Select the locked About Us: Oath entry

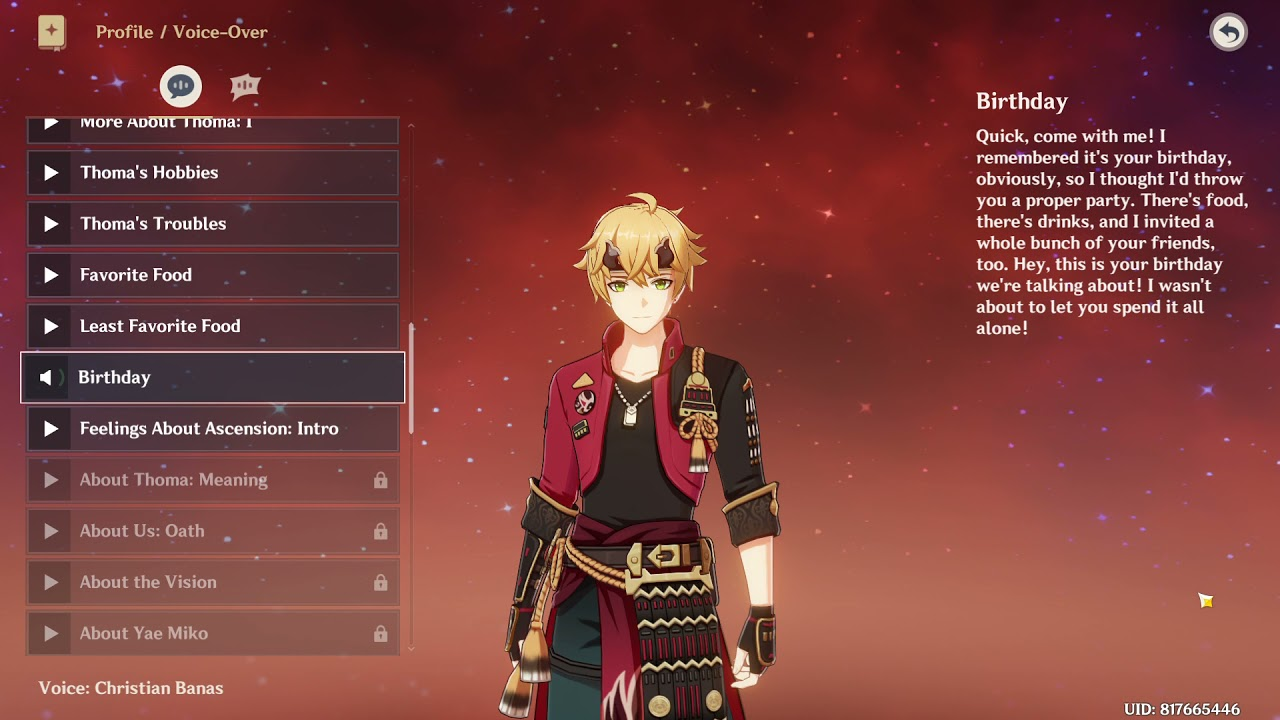point(212,531)
